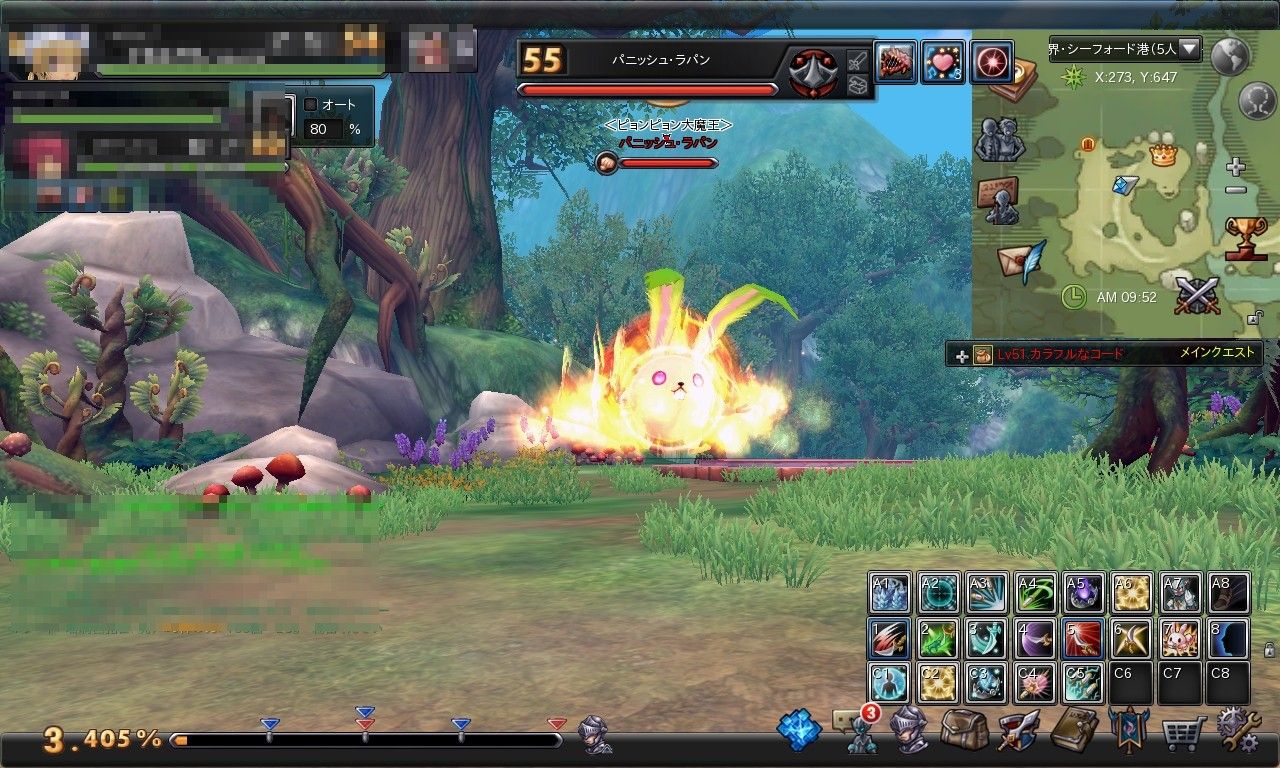
Task: Trigger the green slash skill in slot A4
Action: (1035, 593)
